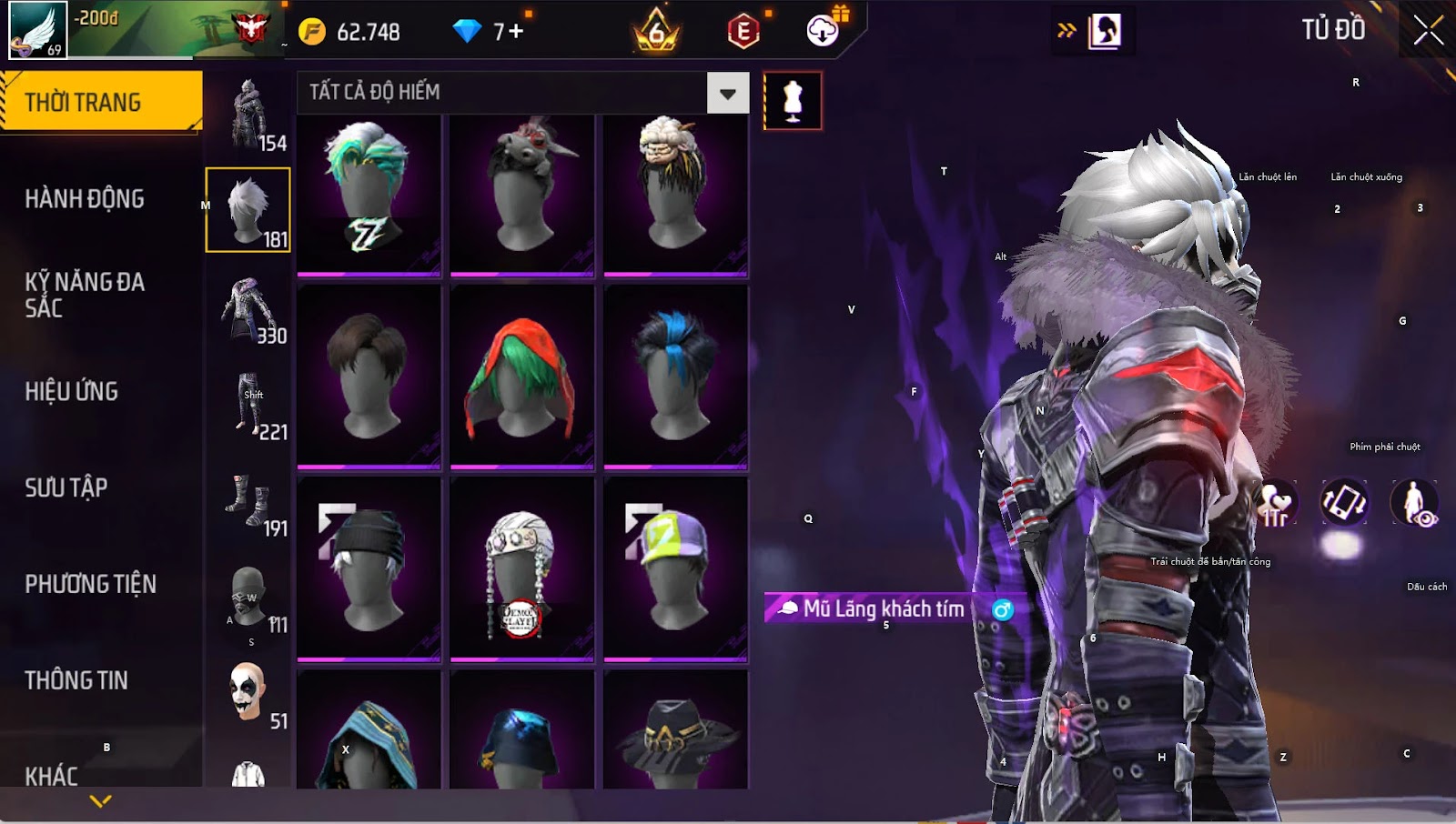Viewport: 1456px width, 824px height.
Task: Click the mannequin outfit preview button
Action: tap(793, 100)
